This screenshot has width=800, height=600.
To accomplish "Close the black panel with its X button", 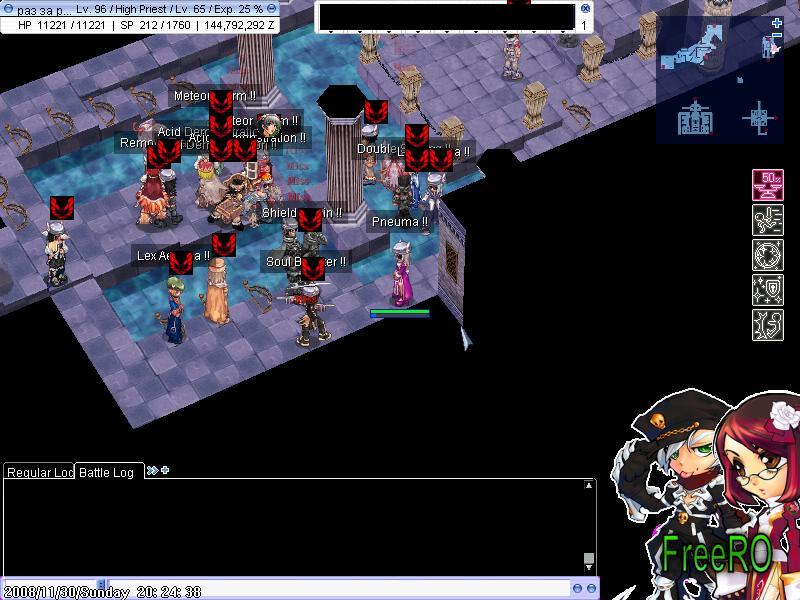I will (x=586, y=8).
